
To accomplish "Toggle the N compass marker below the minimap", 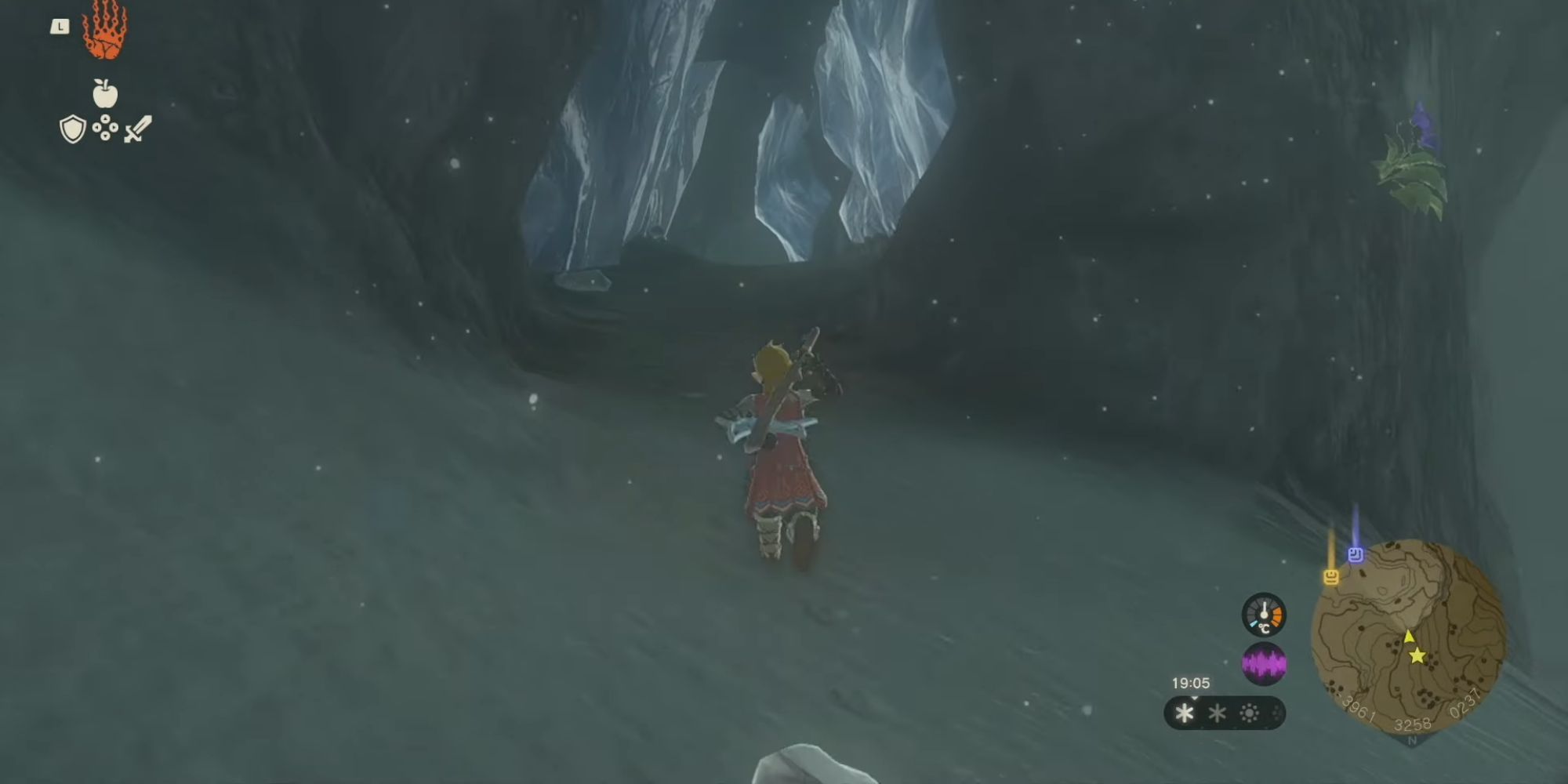I will pos(1411,739).
